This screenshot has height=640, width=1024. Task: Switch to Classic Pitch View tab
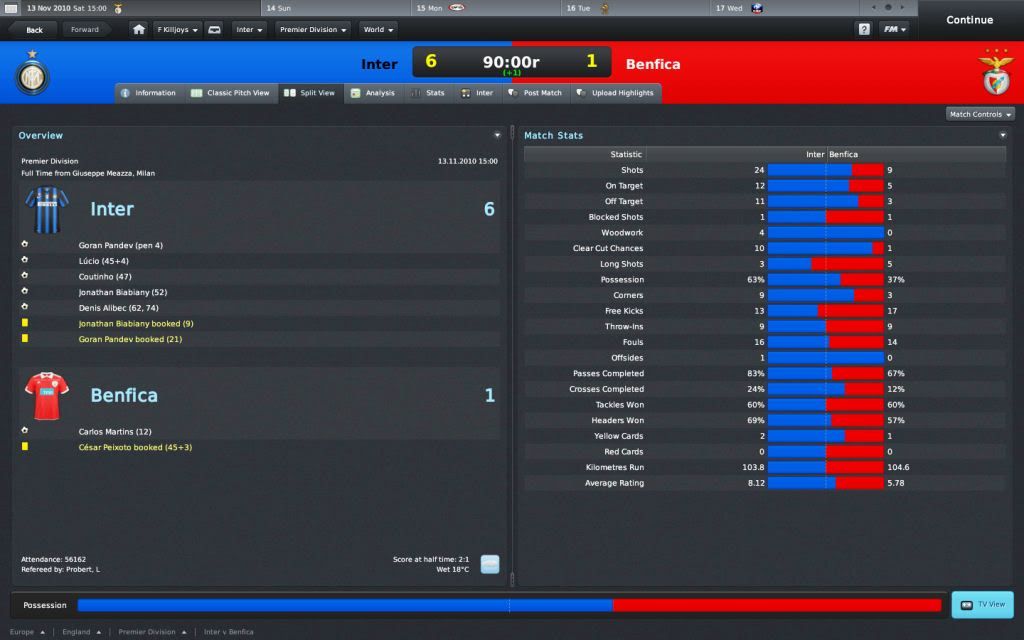pyautogui.click(x=231, y=93)
